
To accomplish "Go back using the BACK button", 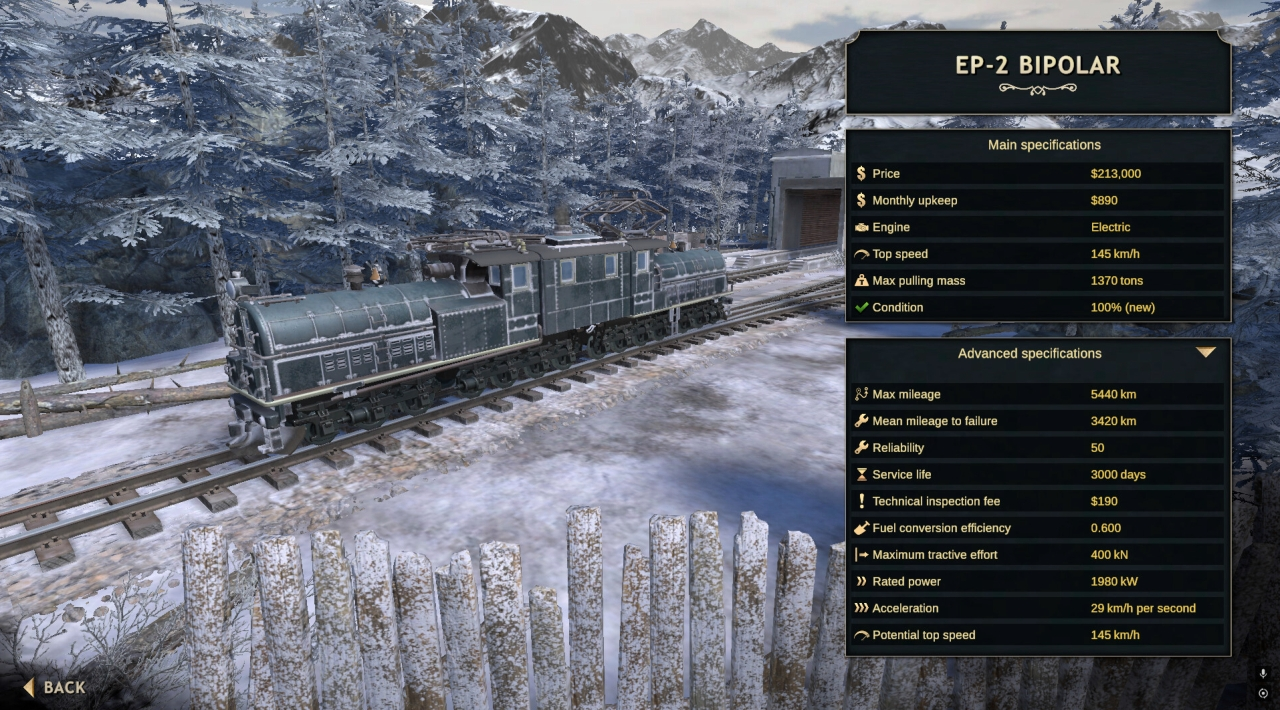I will [55, 687].
